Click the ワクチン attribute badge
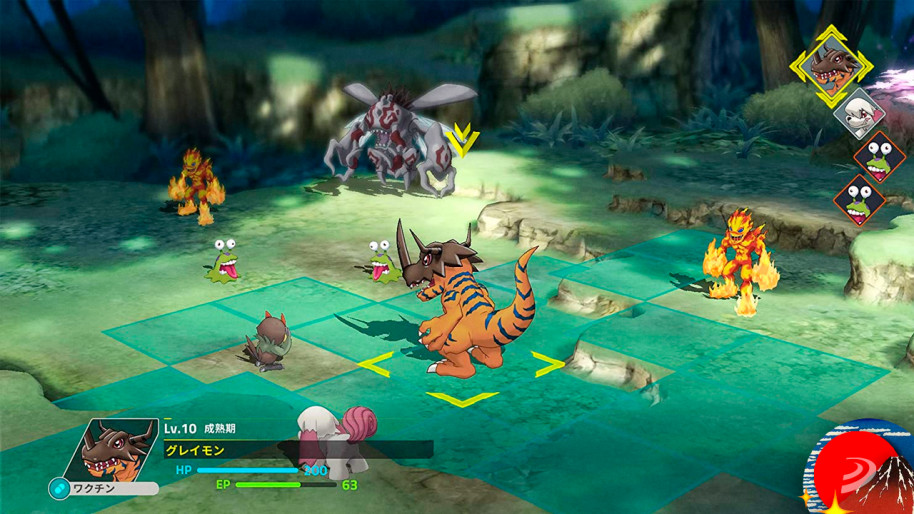The height and width of the screenshot is (514, 914). point(103,489)
